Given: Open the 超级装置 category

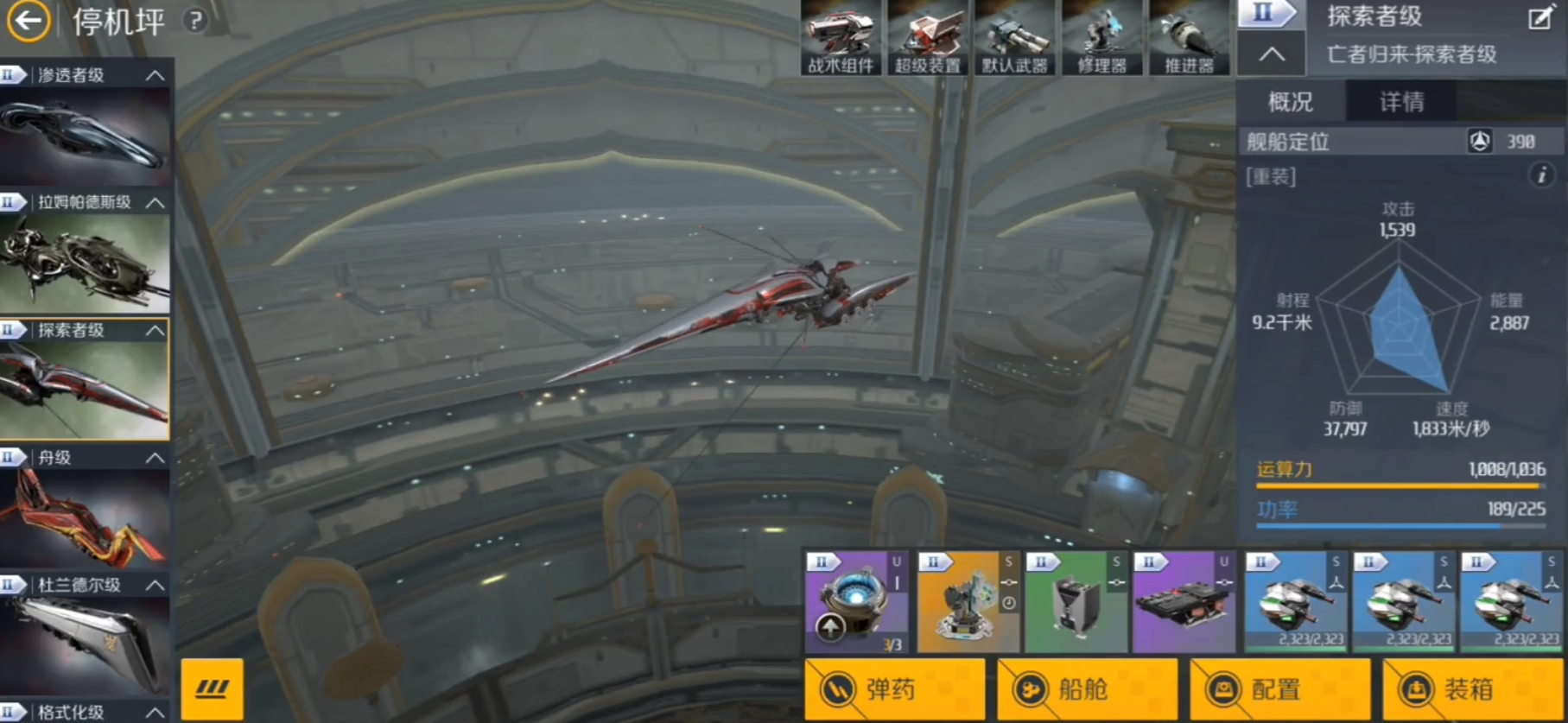Looking at the screenshot, I should click(928, 38).
